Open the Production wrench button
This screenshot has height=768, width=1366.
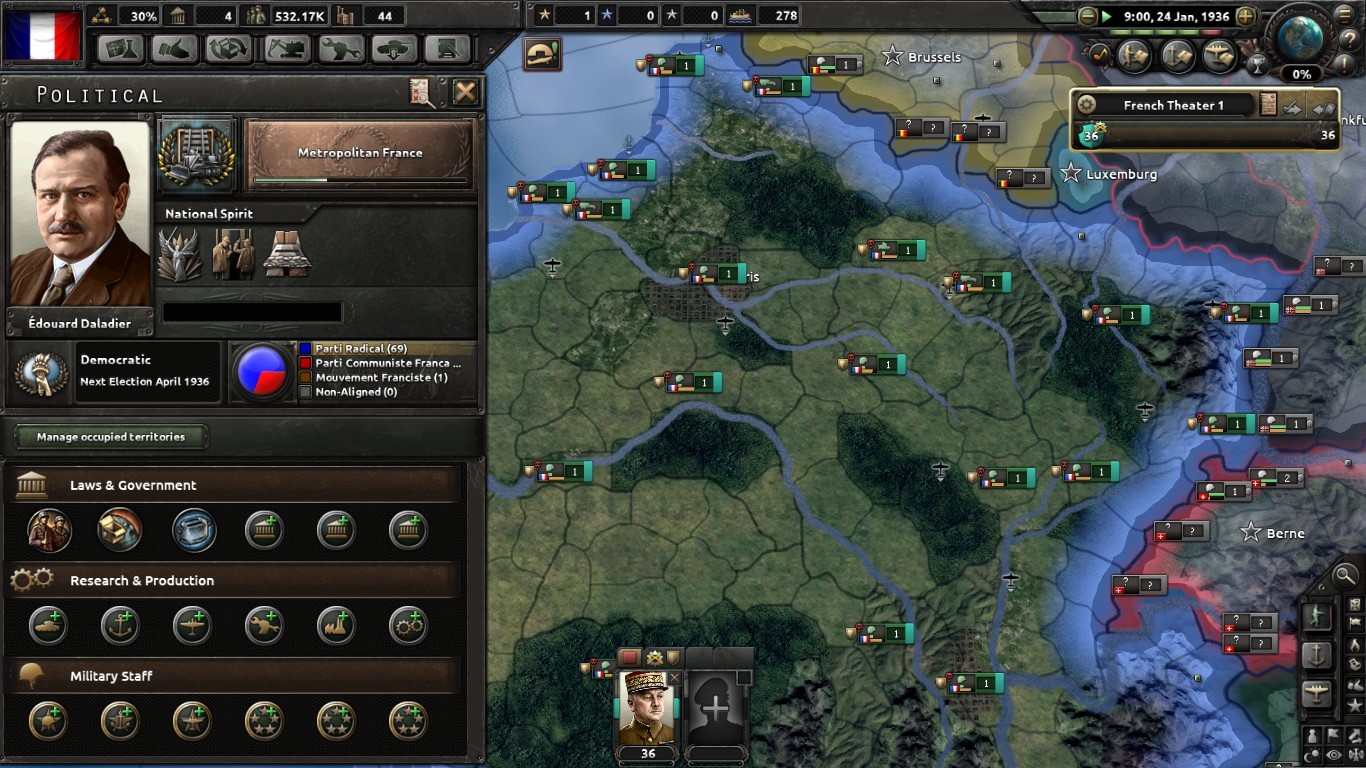pos(339,49)
